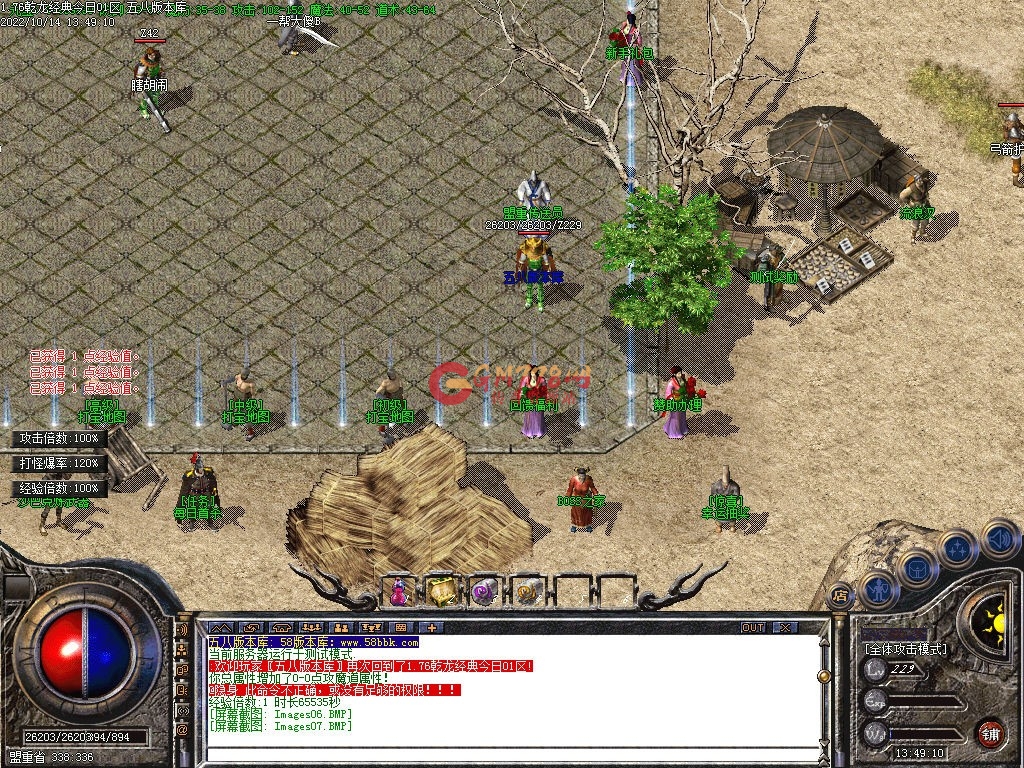Image resolution: width=1024 pixels, height=768 pixels.
Task: Close the chat panel with the X button
Action: (785, 627)
